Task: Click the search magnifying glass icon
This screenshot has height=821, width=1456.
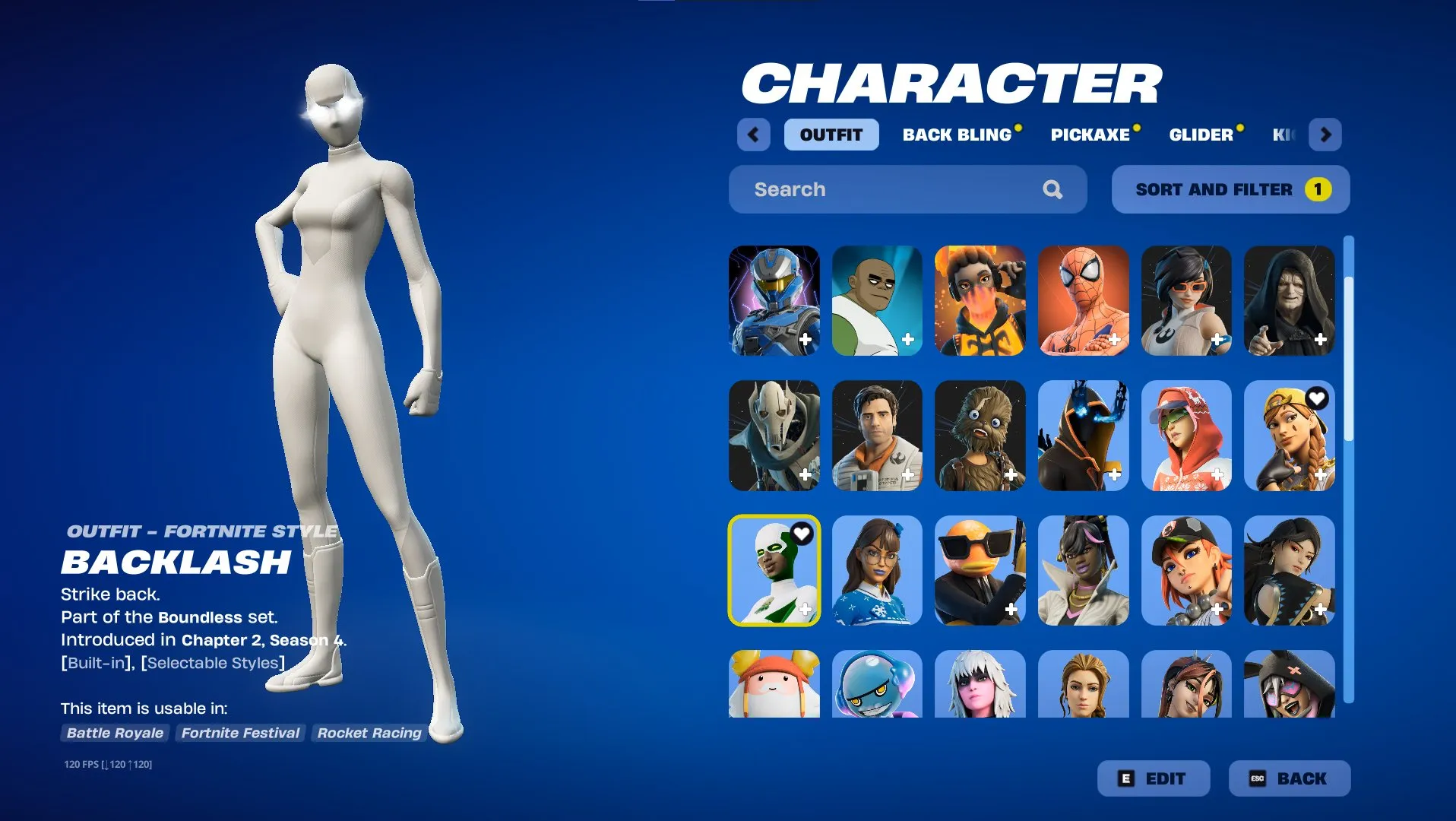Action: (1052, 189)
